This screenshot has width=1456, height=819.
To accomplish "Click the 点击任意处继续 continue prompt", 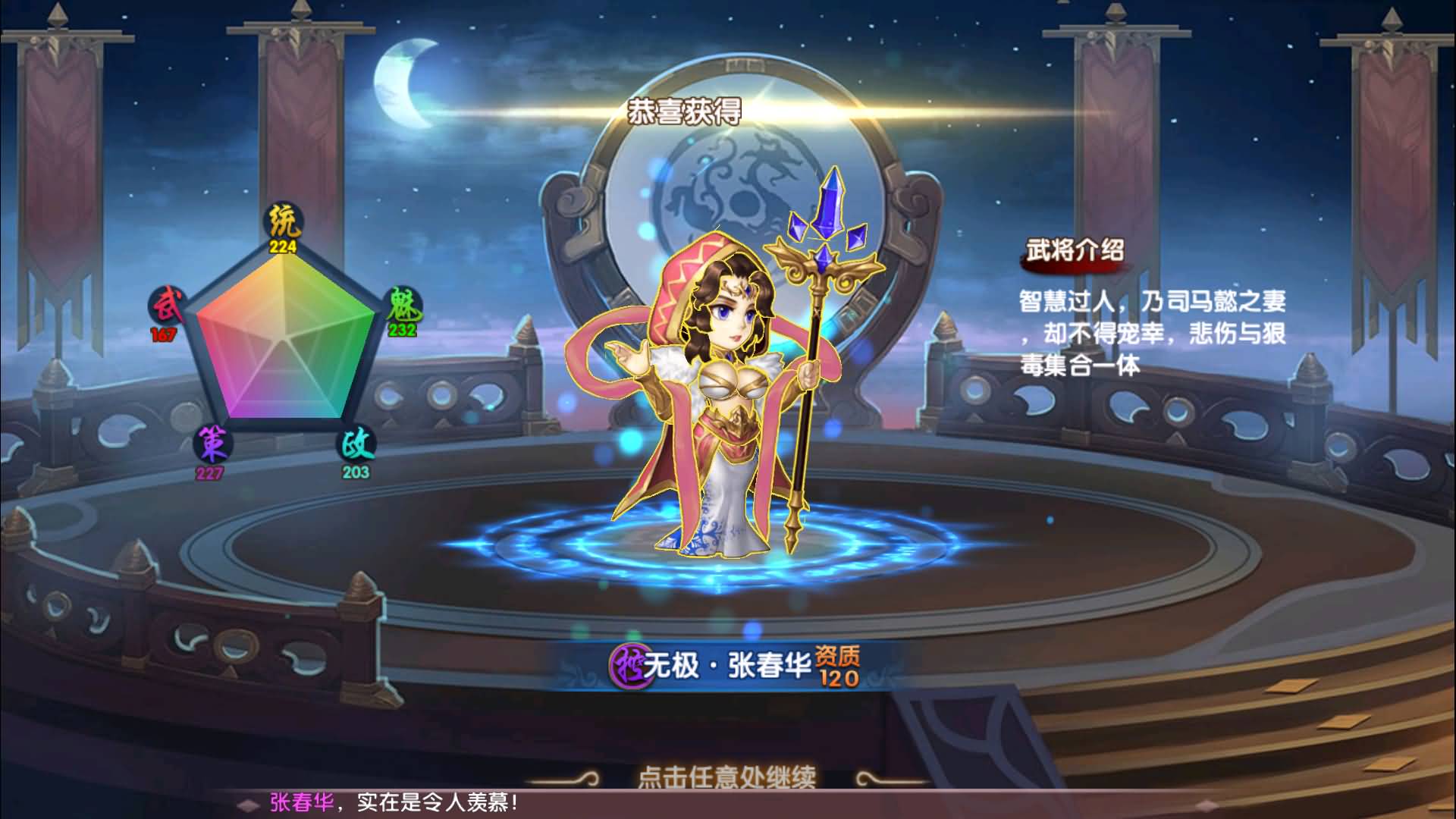I will pyautogui.click(x=726, y=777).
